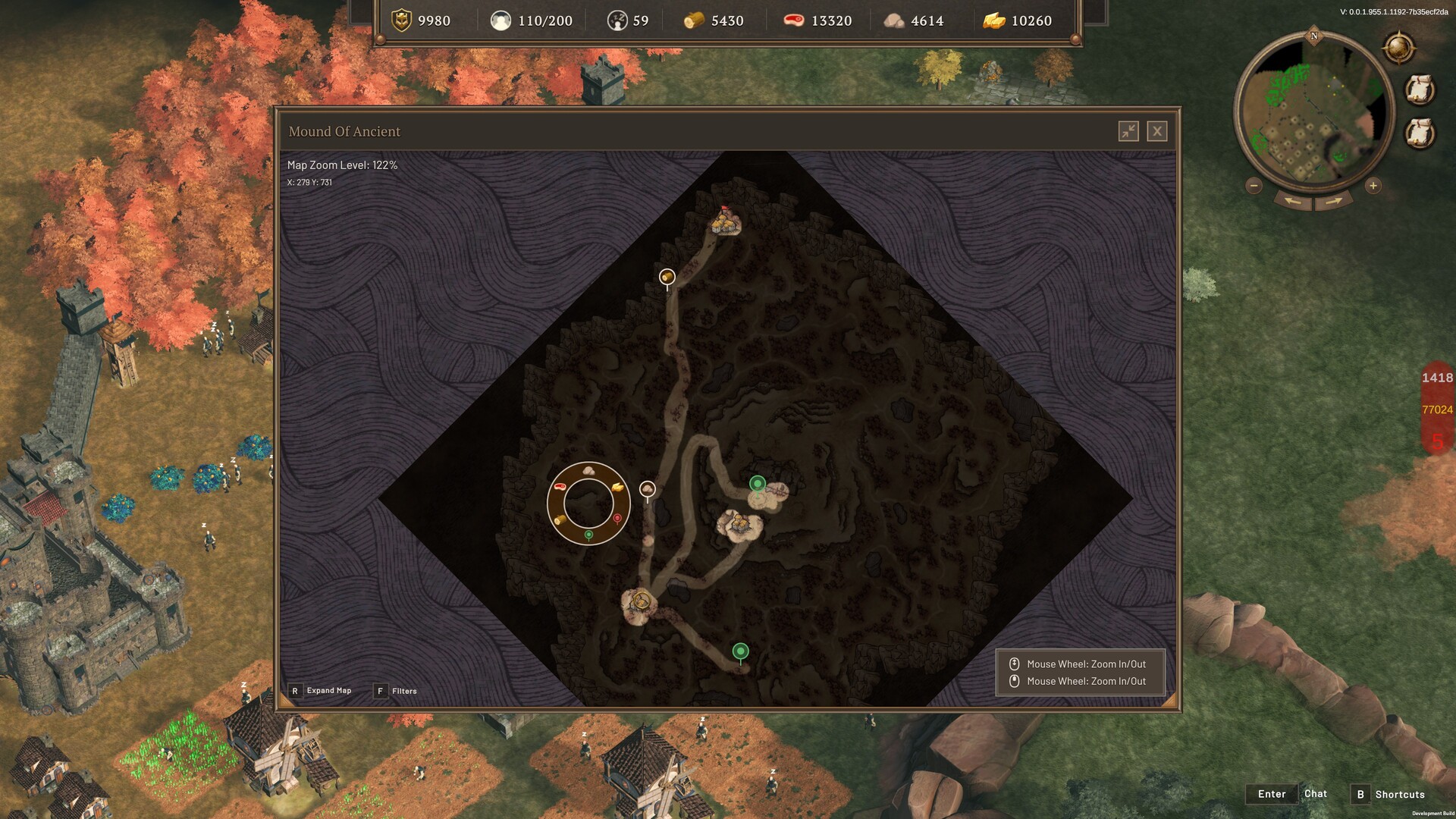Rotate the minimap with the left arrow button
1456x819 pixels.
coord(1293,201)
